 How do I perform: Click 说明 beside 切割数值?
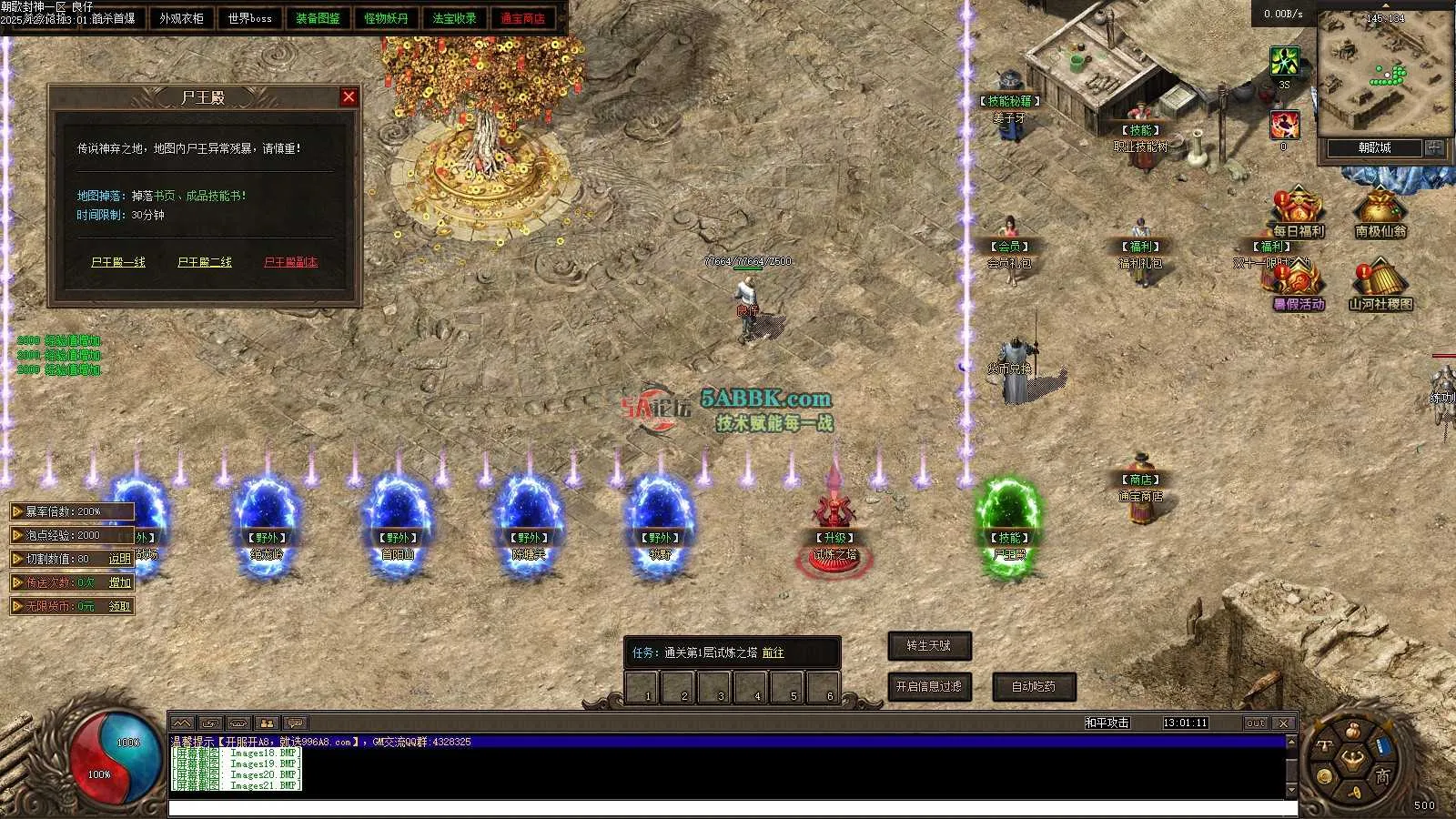point(120,559)
